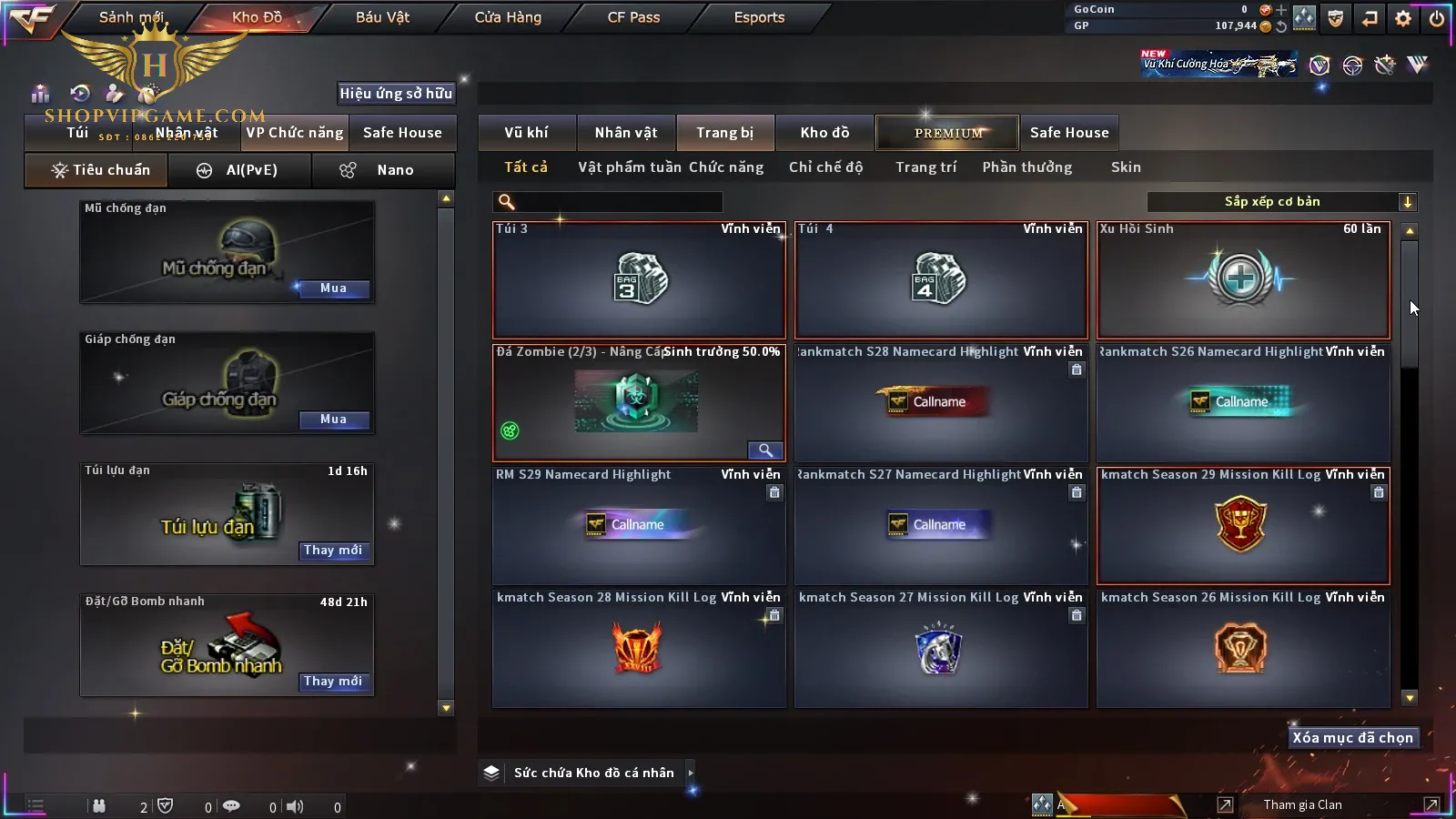
Task: Show the Skin category
Action: coord(1126,167)
